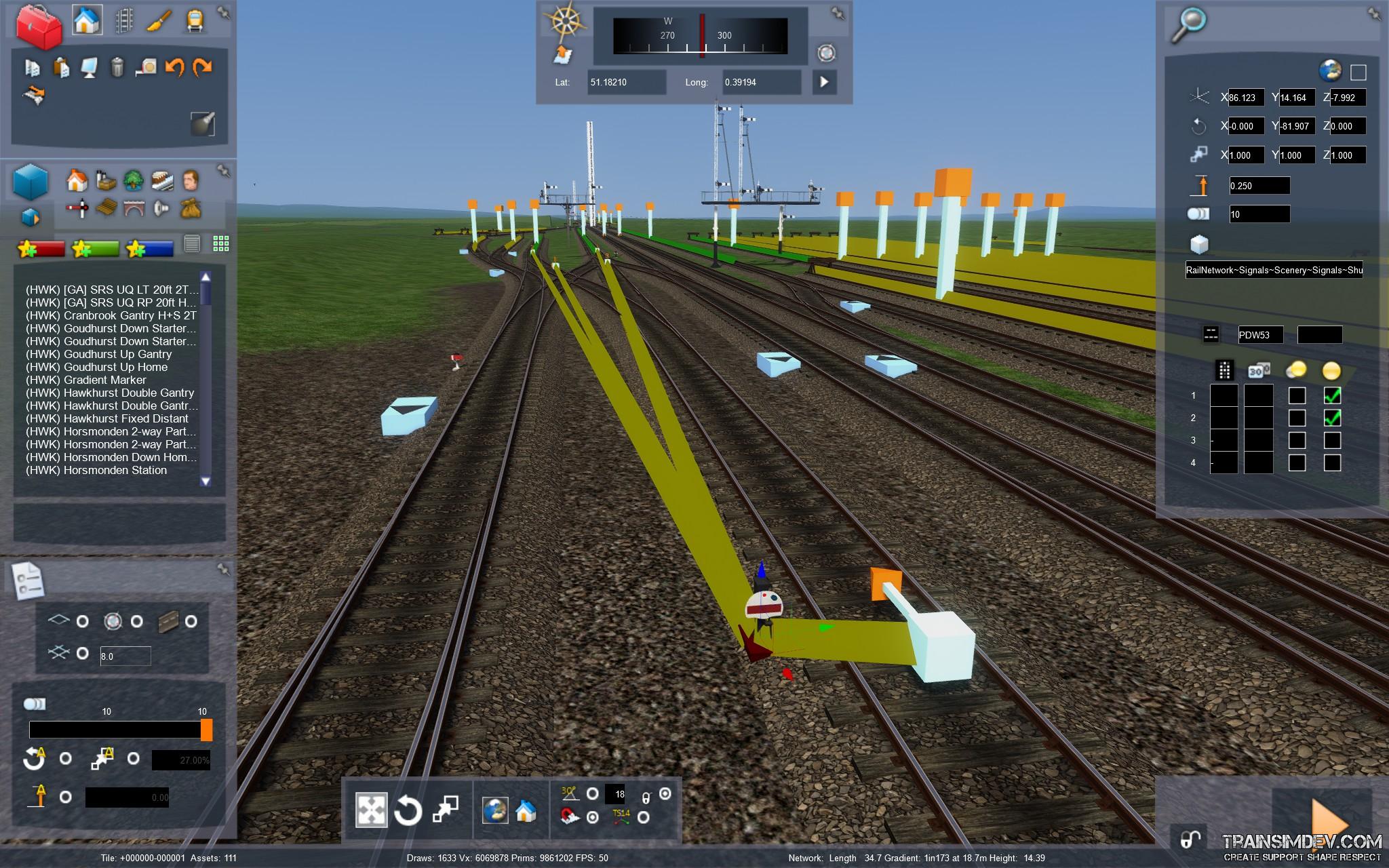The width and height of the screenshot is (1389, 868).
Task: Switch asset browser to grid view
Action: tap(221, 243)
